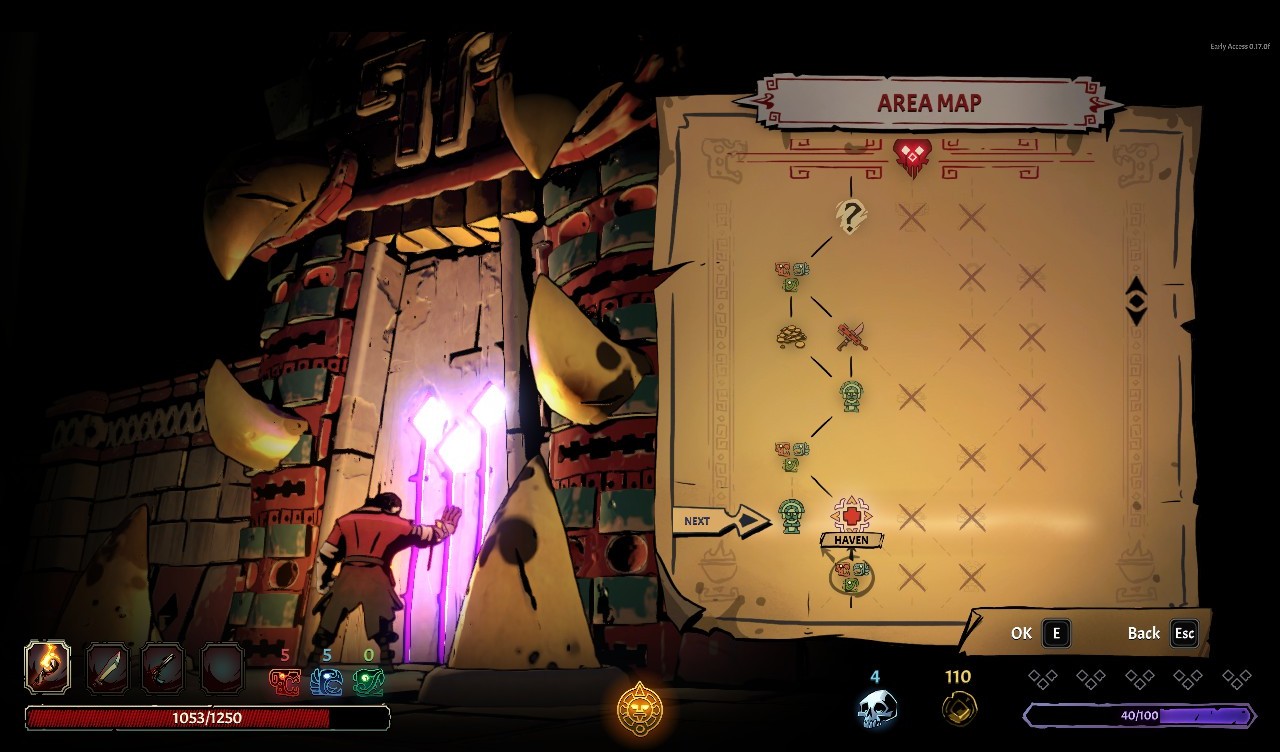Screen dimensions: 1280x752
Task: Click the green glyph rune icon
Action: pyautogui.click(x=368, y=682)
